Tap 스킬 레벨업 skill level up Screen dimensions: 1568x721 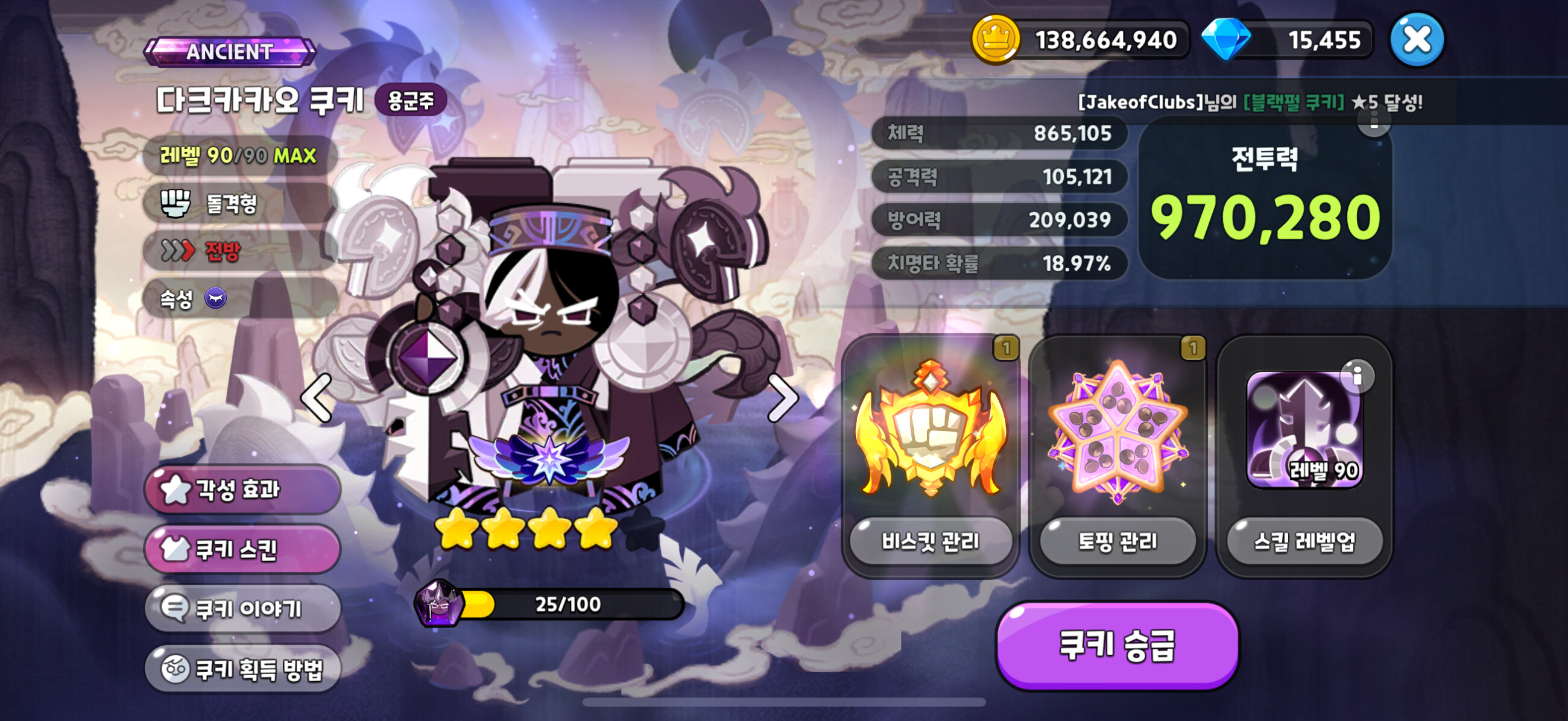1304,541
